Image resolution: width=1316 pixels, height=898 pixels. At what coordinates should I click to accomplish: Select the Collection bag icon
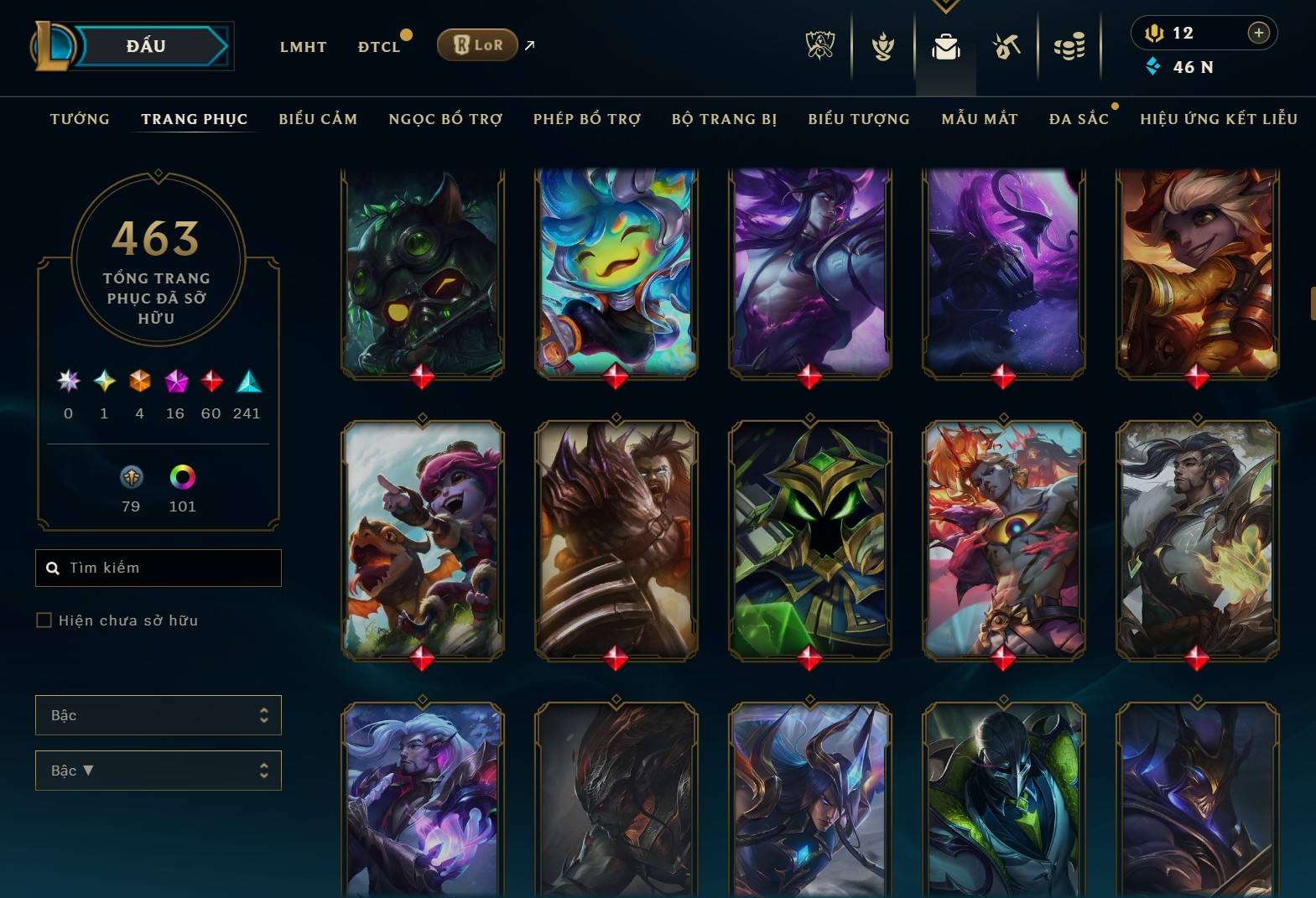(x=946, y=47)
